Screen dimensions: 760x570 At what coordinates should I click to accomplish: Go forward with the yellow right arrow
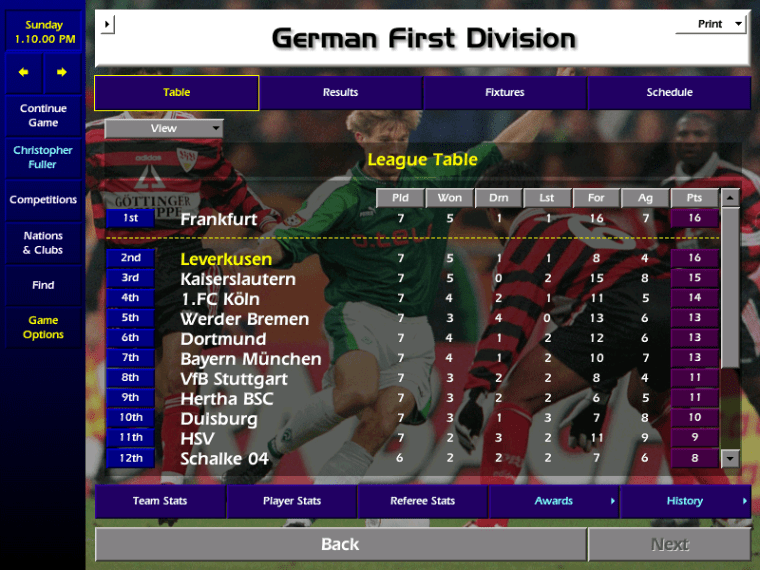point(62,72)
